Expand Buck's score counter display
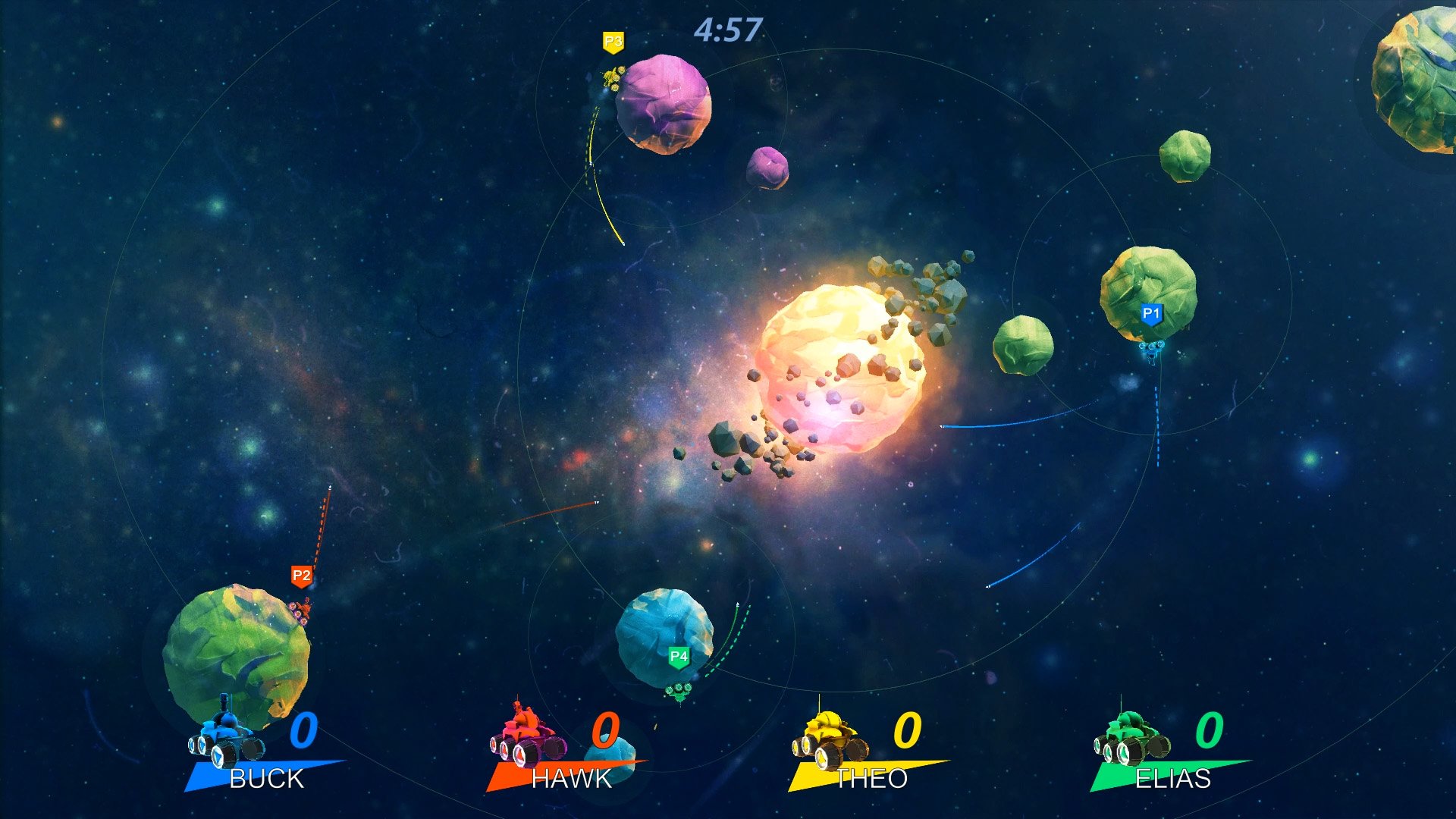The image size is (1456, 819). 306,733
